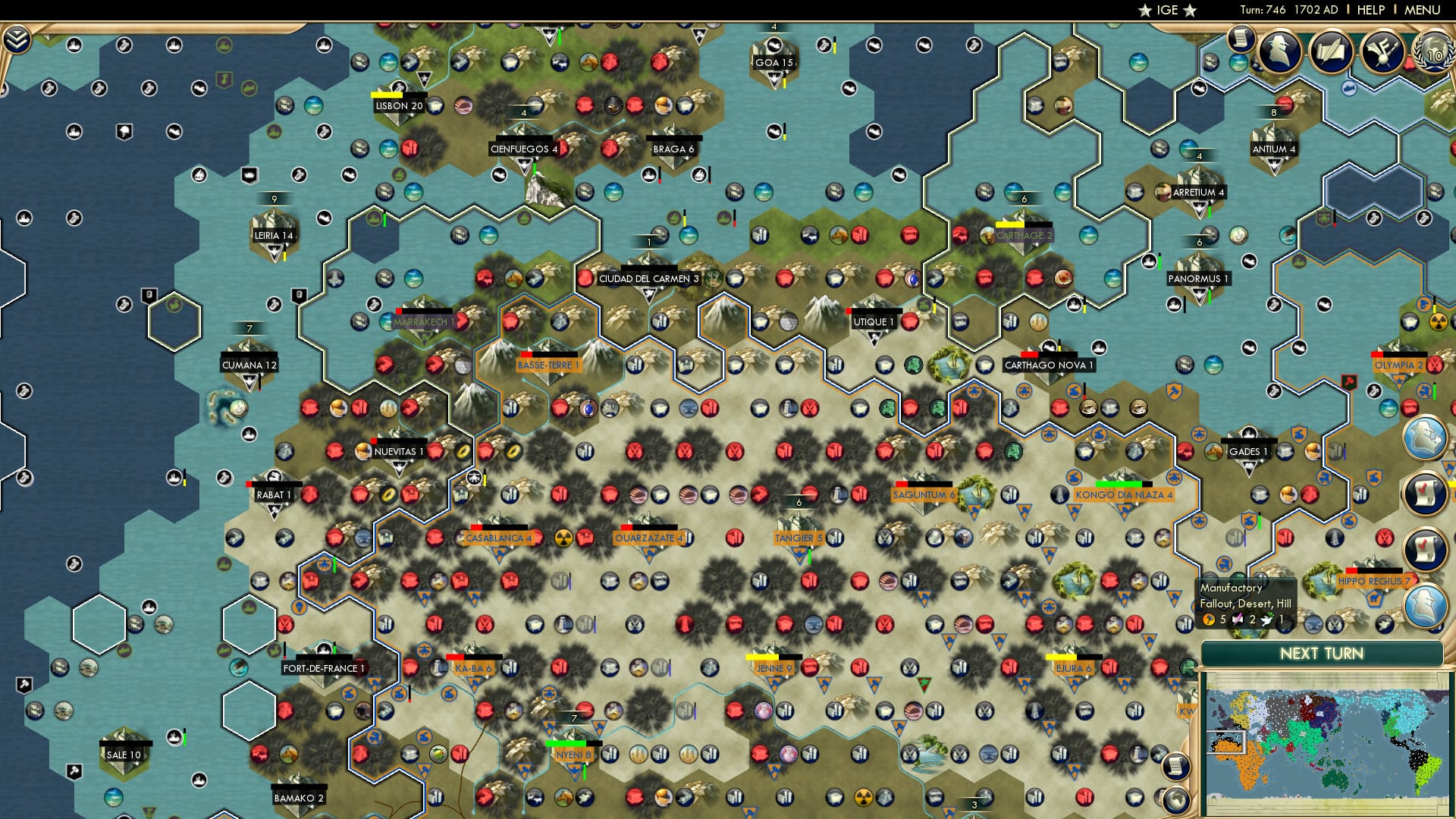Open the IGE editor from the top bar
This screenshot has width=1456, height=819.
[x=1166, y=10]
